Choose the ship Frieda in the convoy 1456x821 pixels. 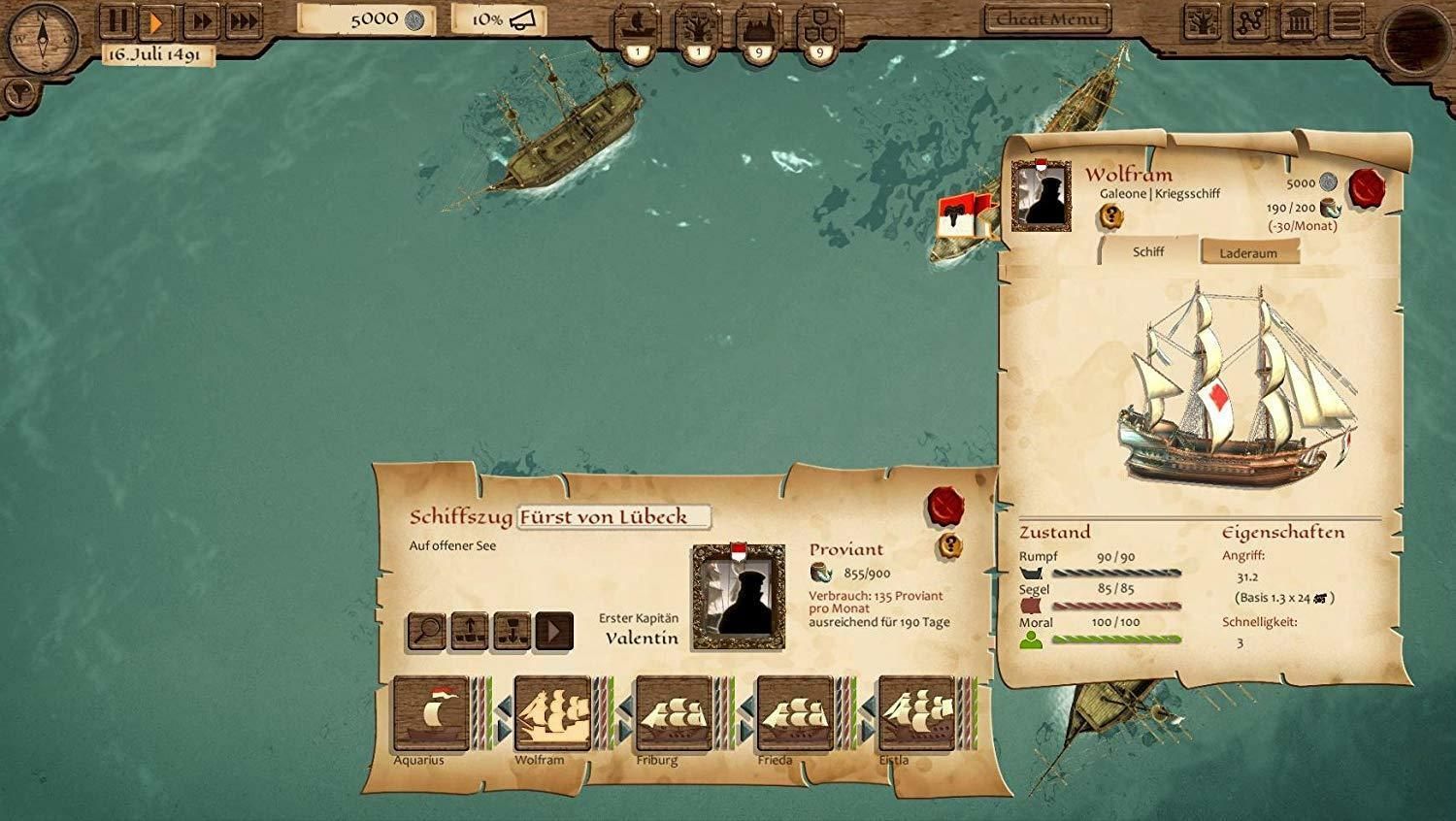coord(795,713)
